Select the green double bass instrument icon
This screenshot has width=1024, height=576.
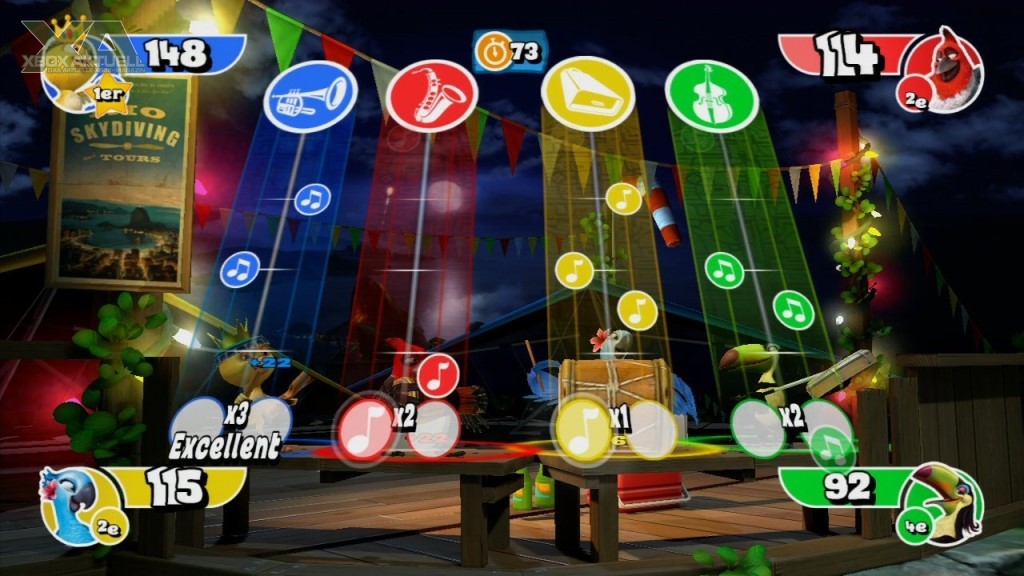point(712,96)
